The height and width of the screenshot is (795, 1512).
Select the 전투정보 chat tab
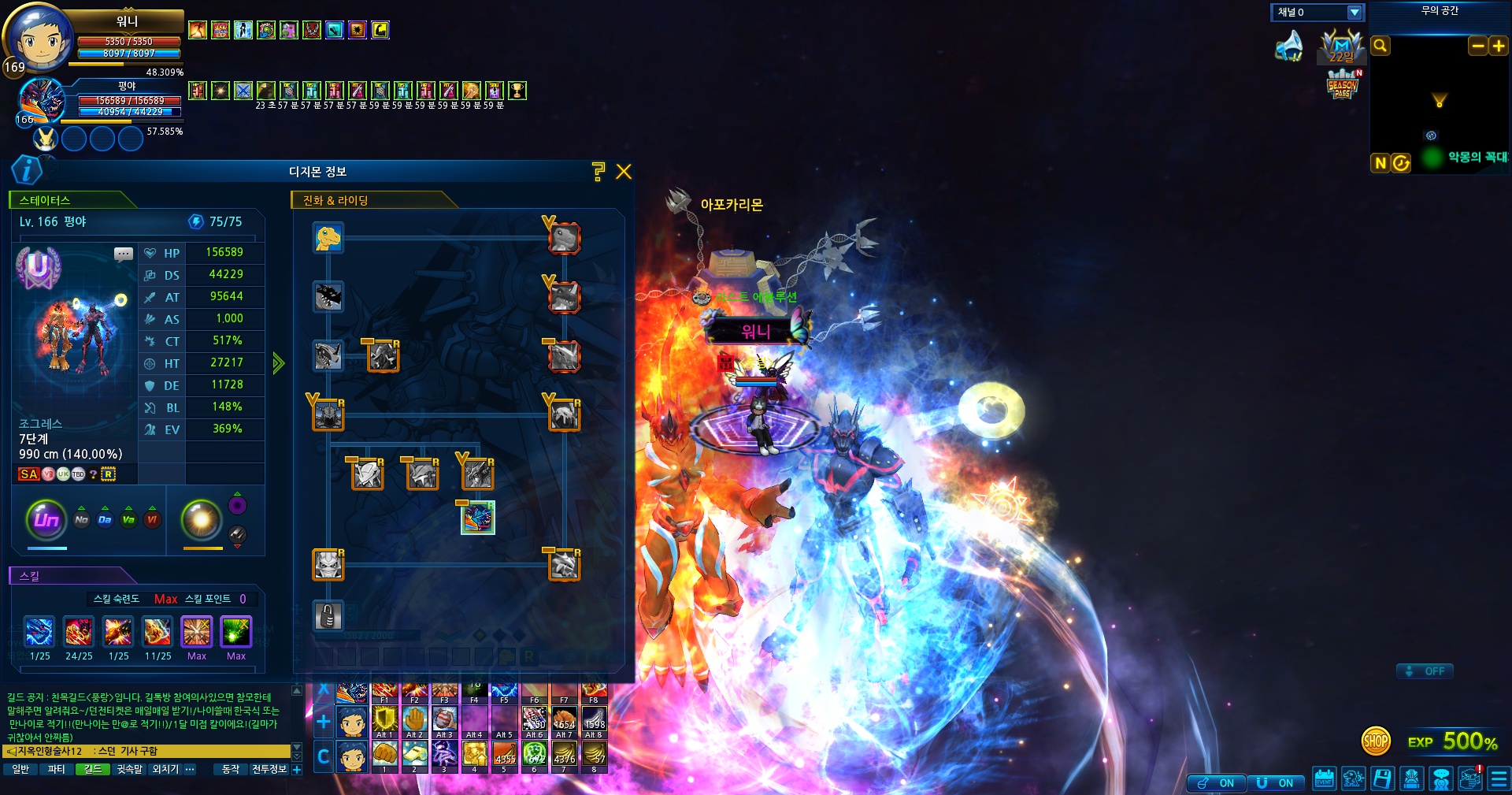click(269, 769)
